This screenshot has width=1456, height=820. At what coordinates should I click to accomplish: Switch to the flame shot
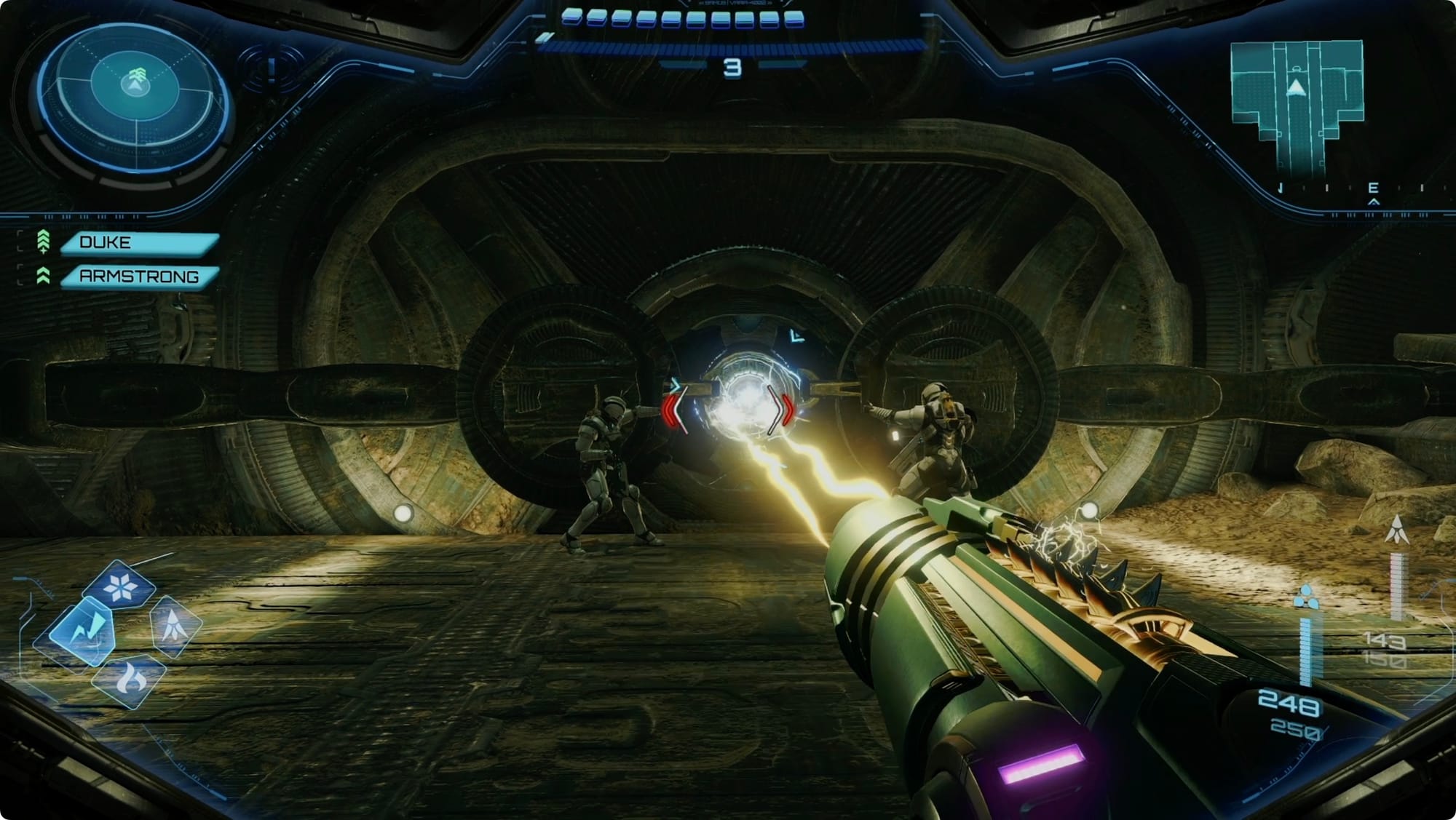130,680
